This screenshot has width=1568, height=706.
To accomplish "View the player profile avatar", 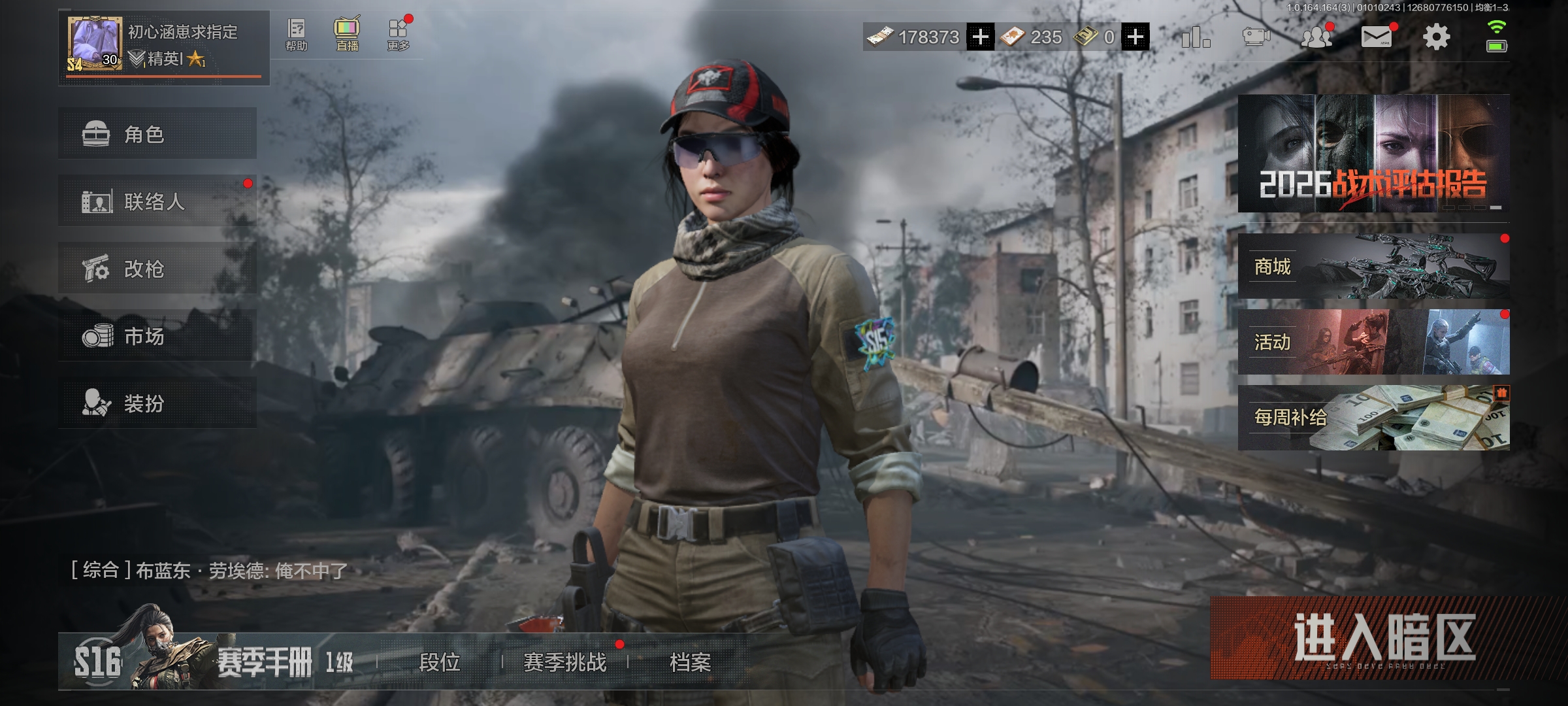I will coord(95,44).
